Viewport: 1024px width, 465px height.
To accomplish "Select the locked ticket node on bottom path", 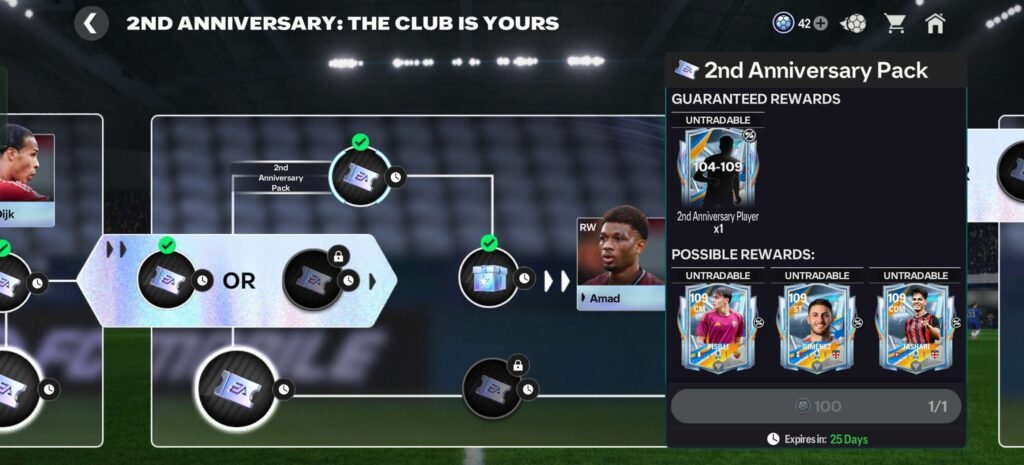I will [x=492, y=389].
